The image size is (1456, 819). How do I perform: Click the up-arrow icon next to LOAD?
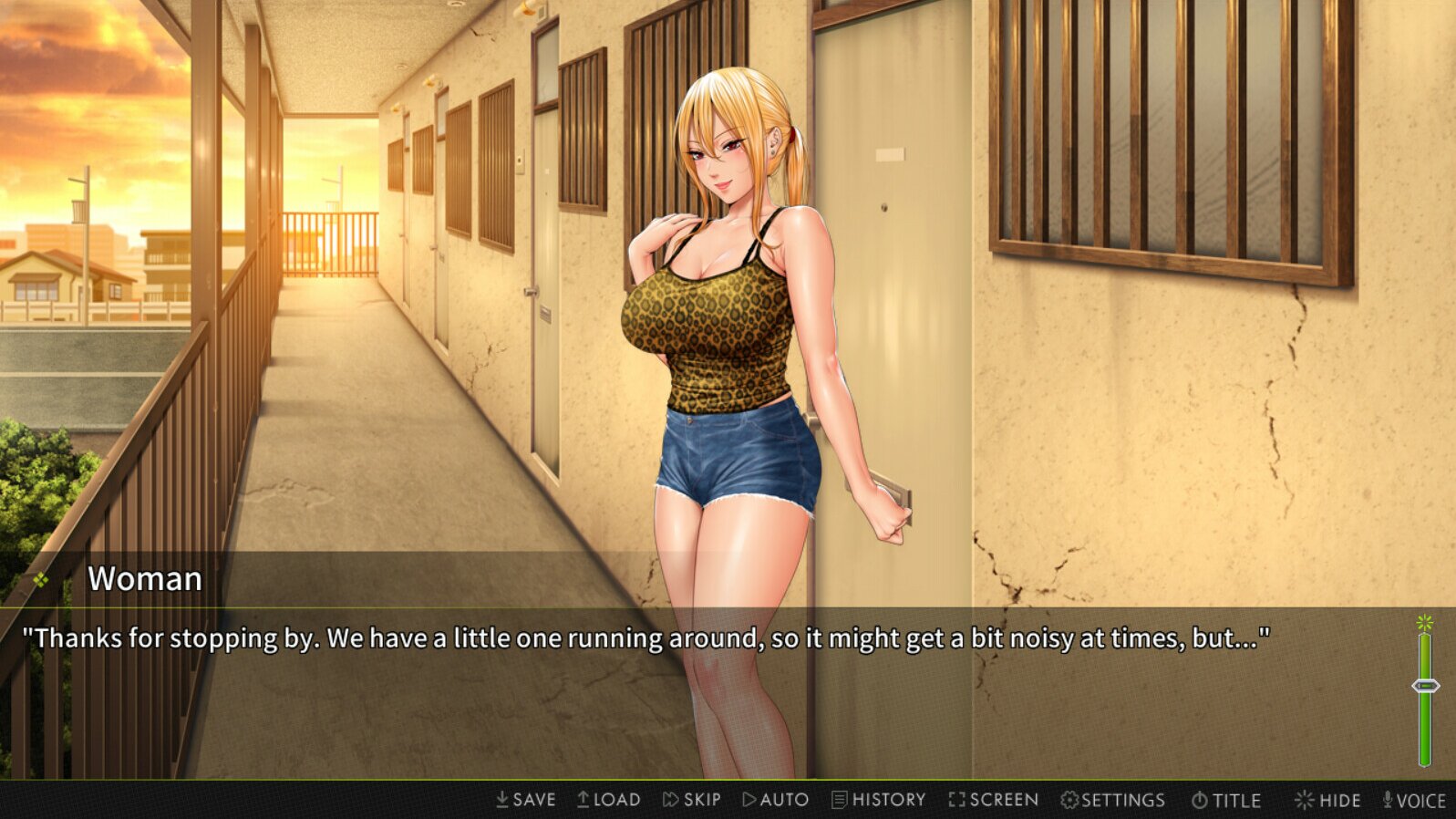[583, 800]
